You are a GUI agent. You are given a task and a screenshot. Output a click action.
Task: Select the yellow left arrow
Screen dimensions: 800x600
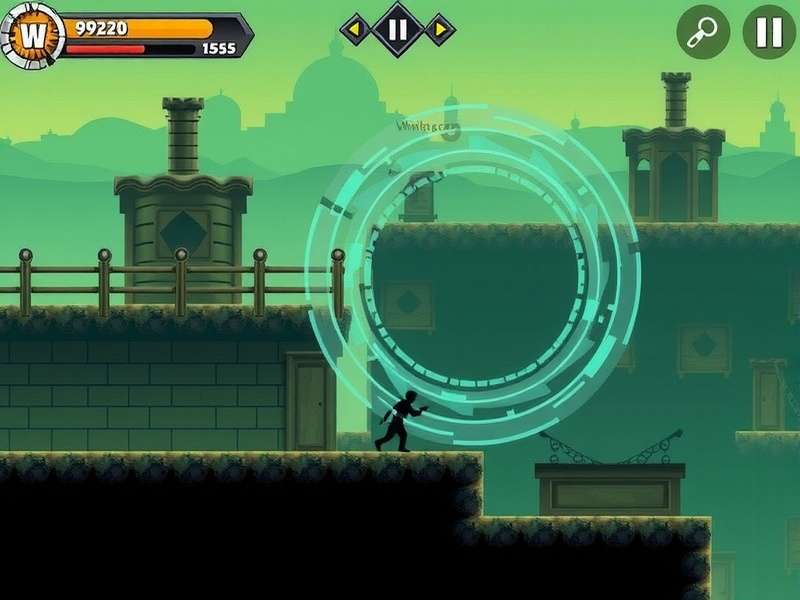[x=355, y=29]
